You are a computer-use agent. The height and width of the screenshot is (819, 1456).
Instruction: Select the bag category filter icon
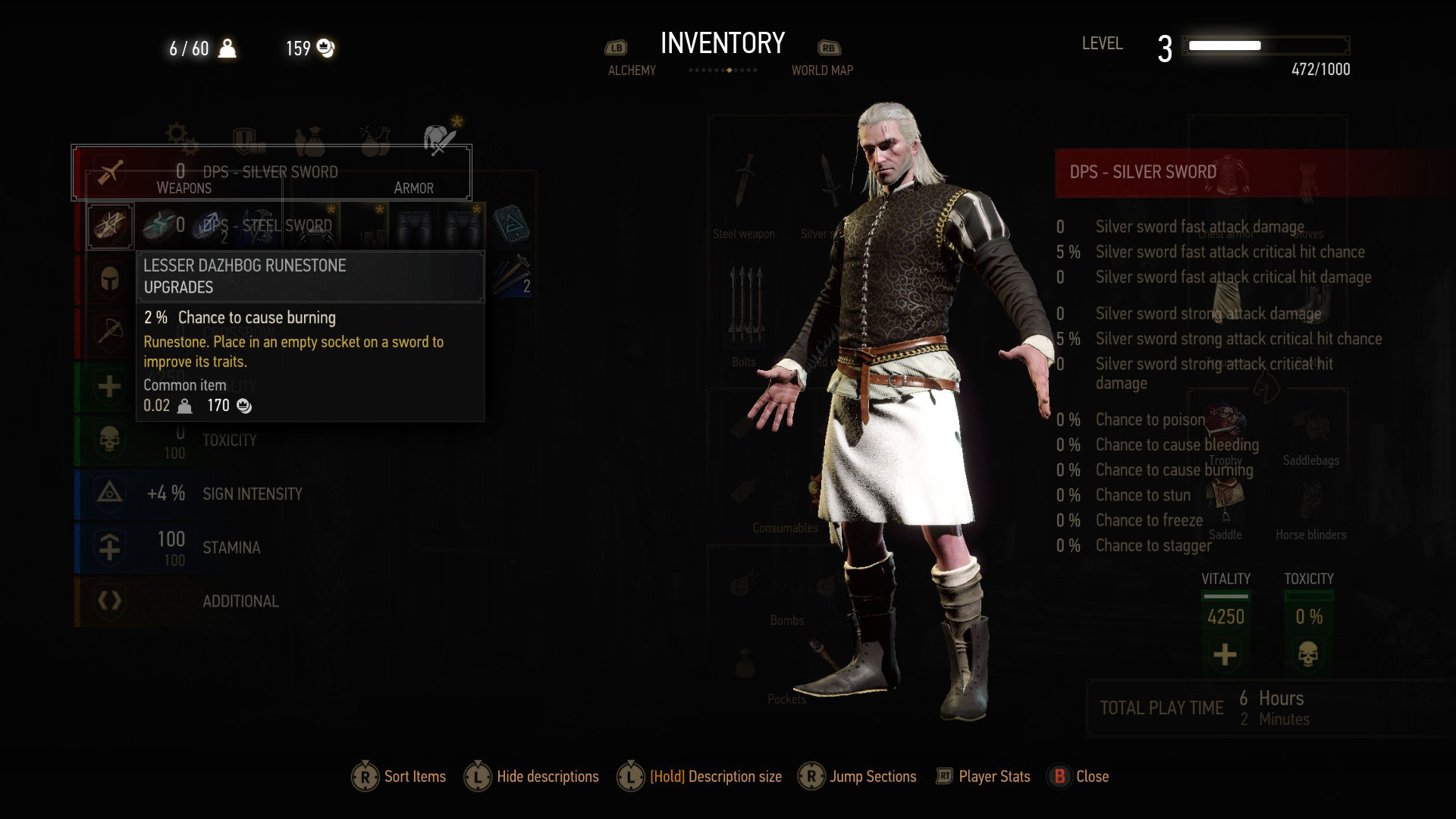311,138
